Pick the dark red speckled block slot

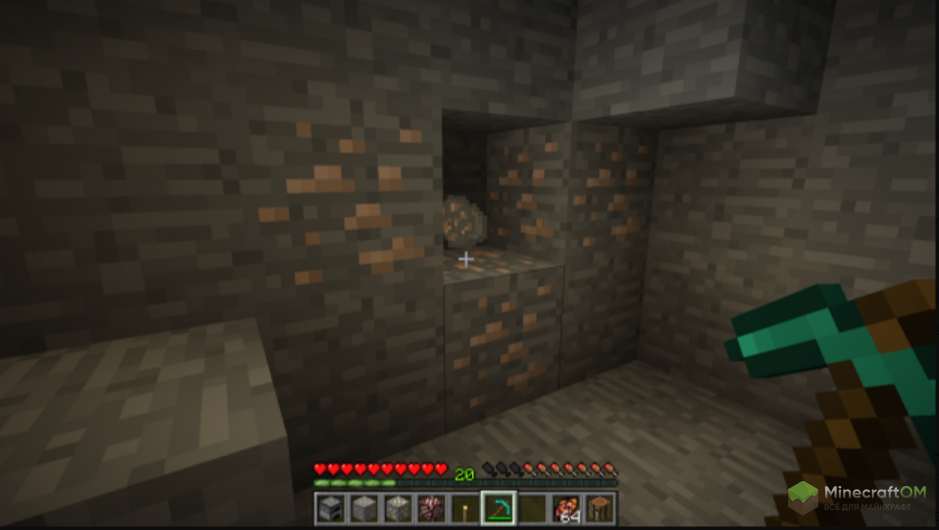(431, 508)
